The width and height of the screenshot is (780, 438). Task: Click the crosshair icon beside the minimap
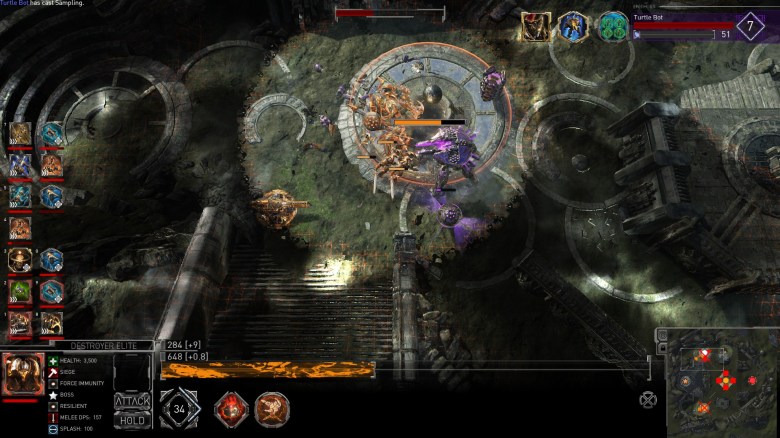648,399
